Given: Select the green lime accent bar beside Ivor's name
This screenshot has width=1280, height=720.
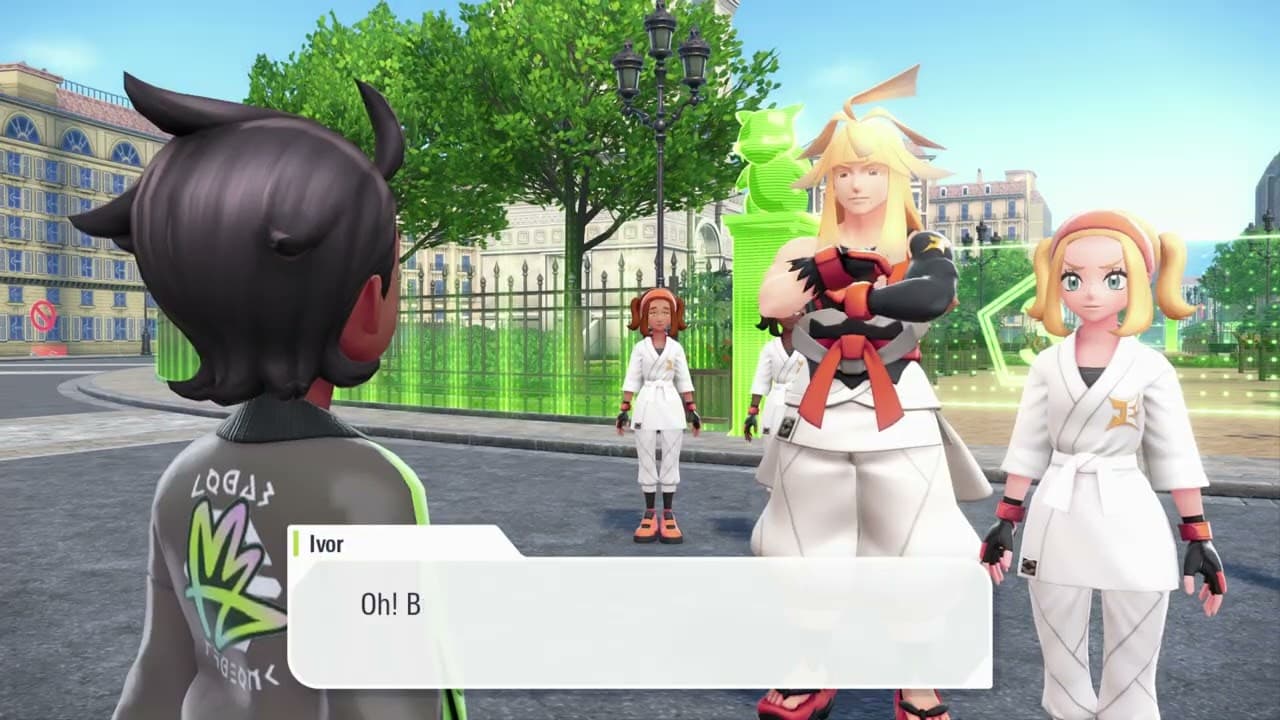Looking at the screenshot, I should click(298, 543).
